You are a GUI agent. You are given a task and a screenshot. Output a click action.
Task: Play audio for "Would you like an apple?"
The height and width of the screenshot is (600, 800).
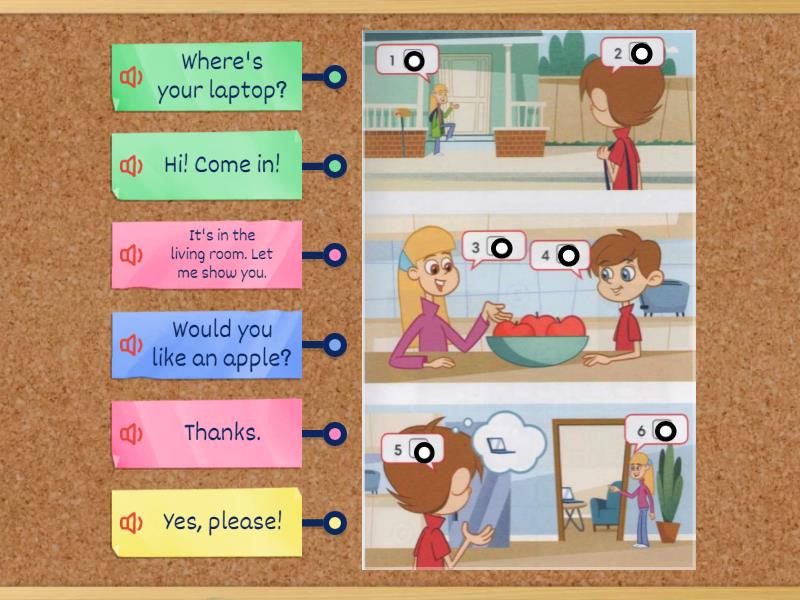[x=131, y=345]
